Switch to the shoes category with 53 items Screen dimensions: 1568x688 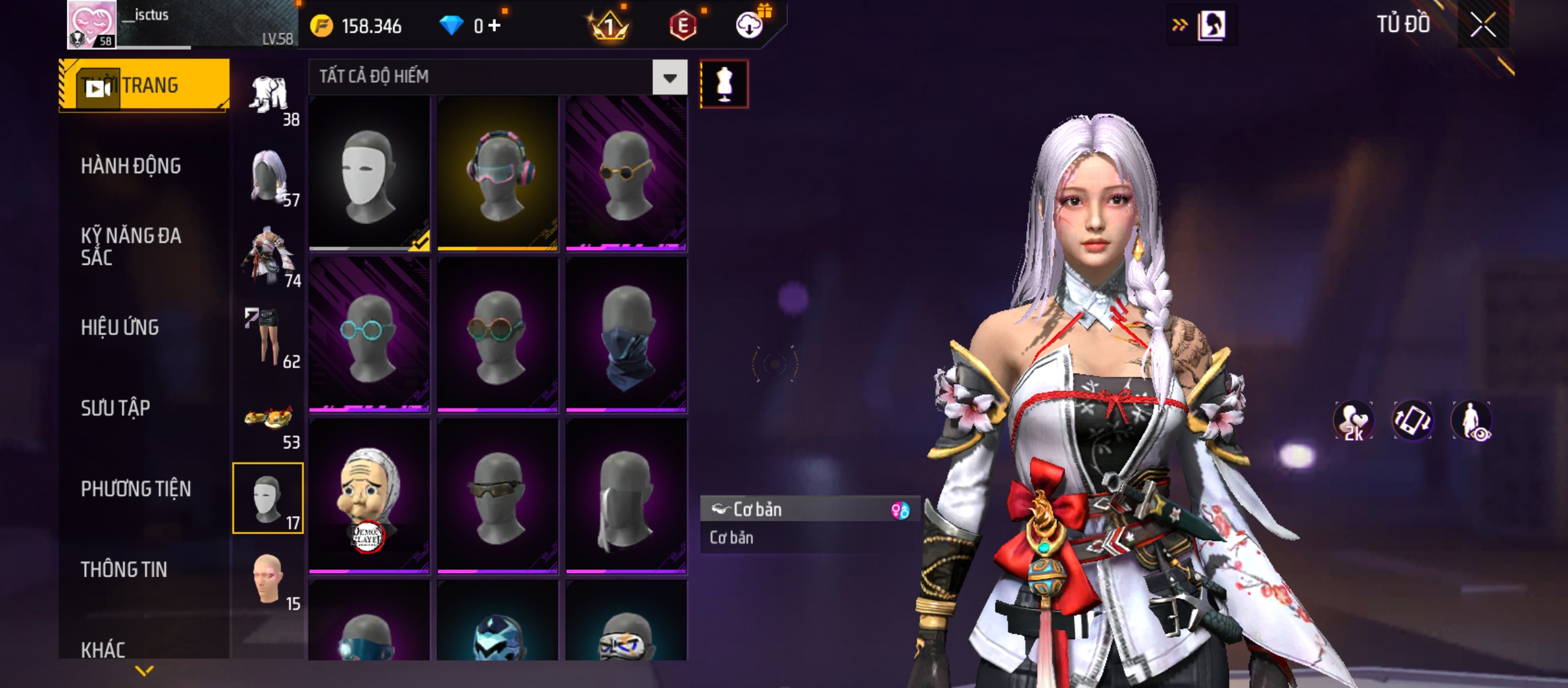(268, 420)
